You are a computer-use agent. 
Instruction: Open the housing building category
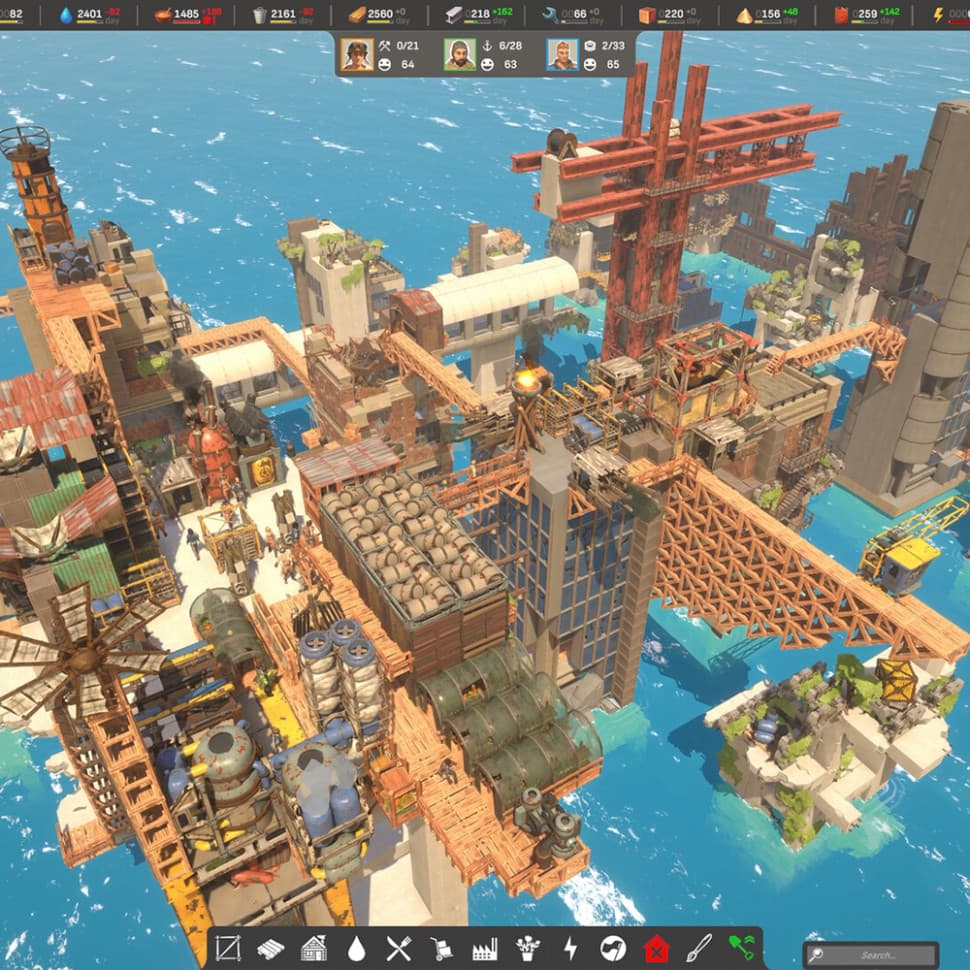point(314,948)
